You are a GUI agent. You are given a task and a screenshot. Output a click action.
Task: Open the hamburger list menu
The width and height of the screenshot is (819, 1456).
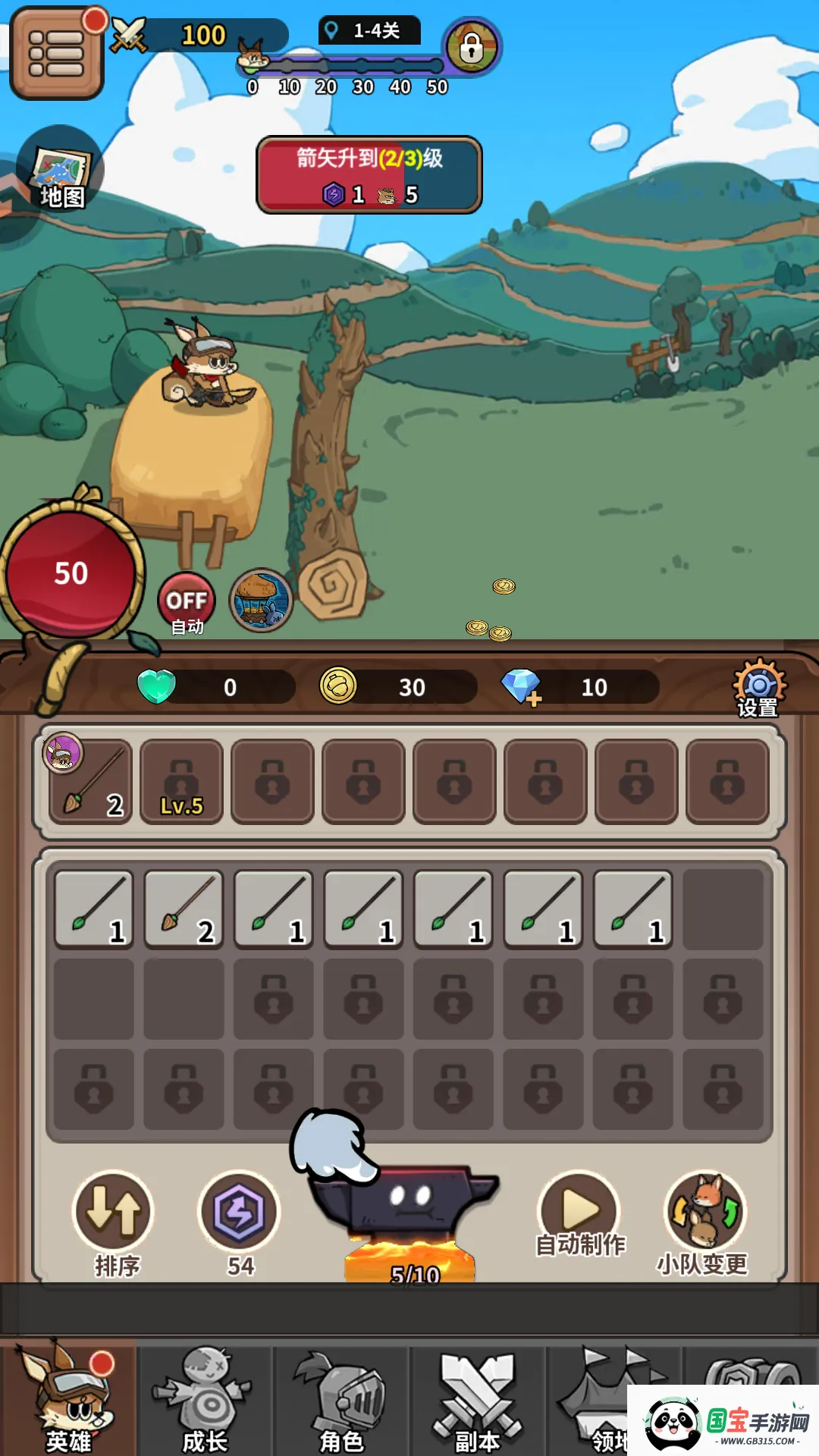pyautogui.click(x=56, y=53)
